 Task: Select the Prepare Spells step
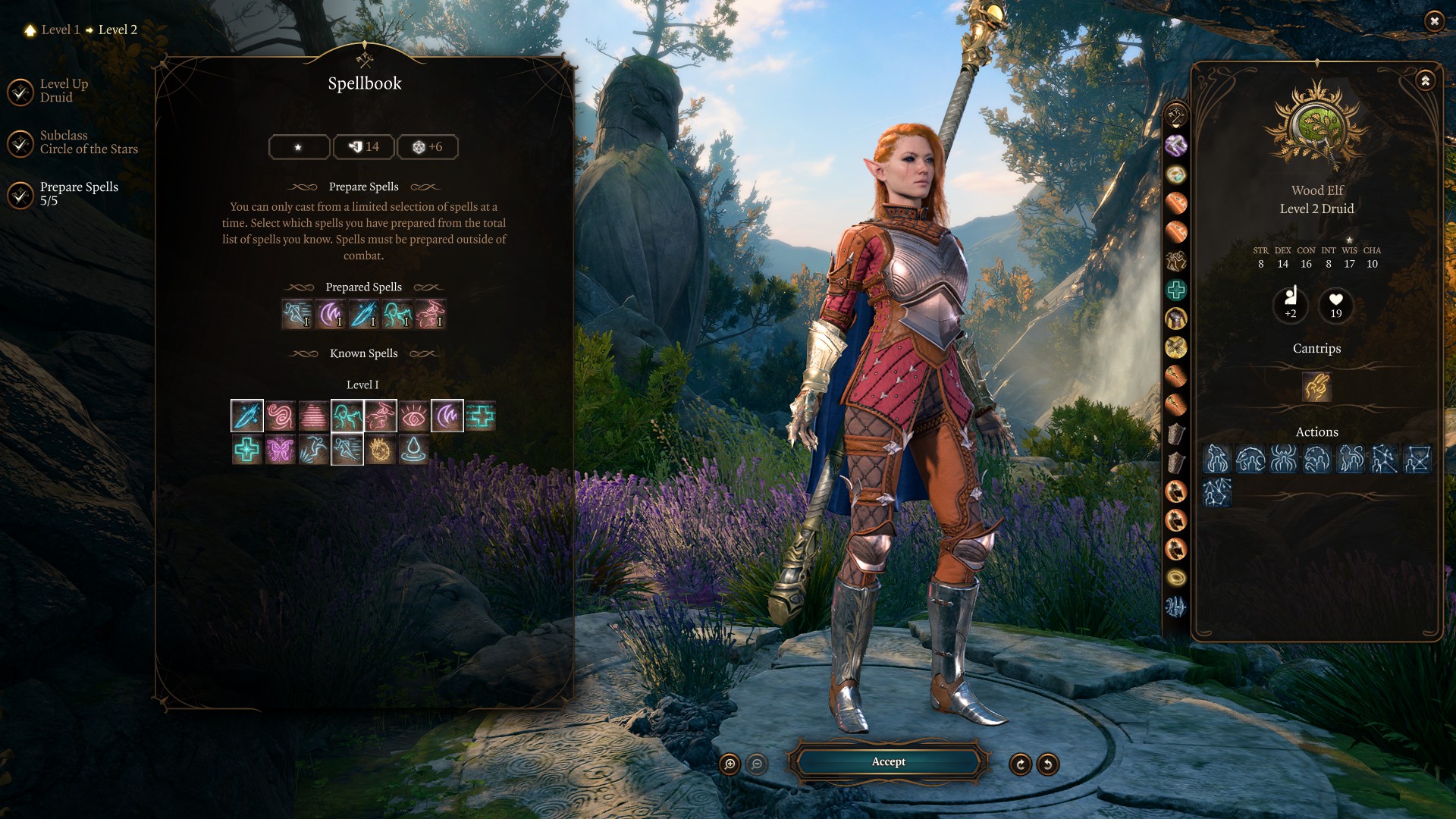tap(78, 193)
